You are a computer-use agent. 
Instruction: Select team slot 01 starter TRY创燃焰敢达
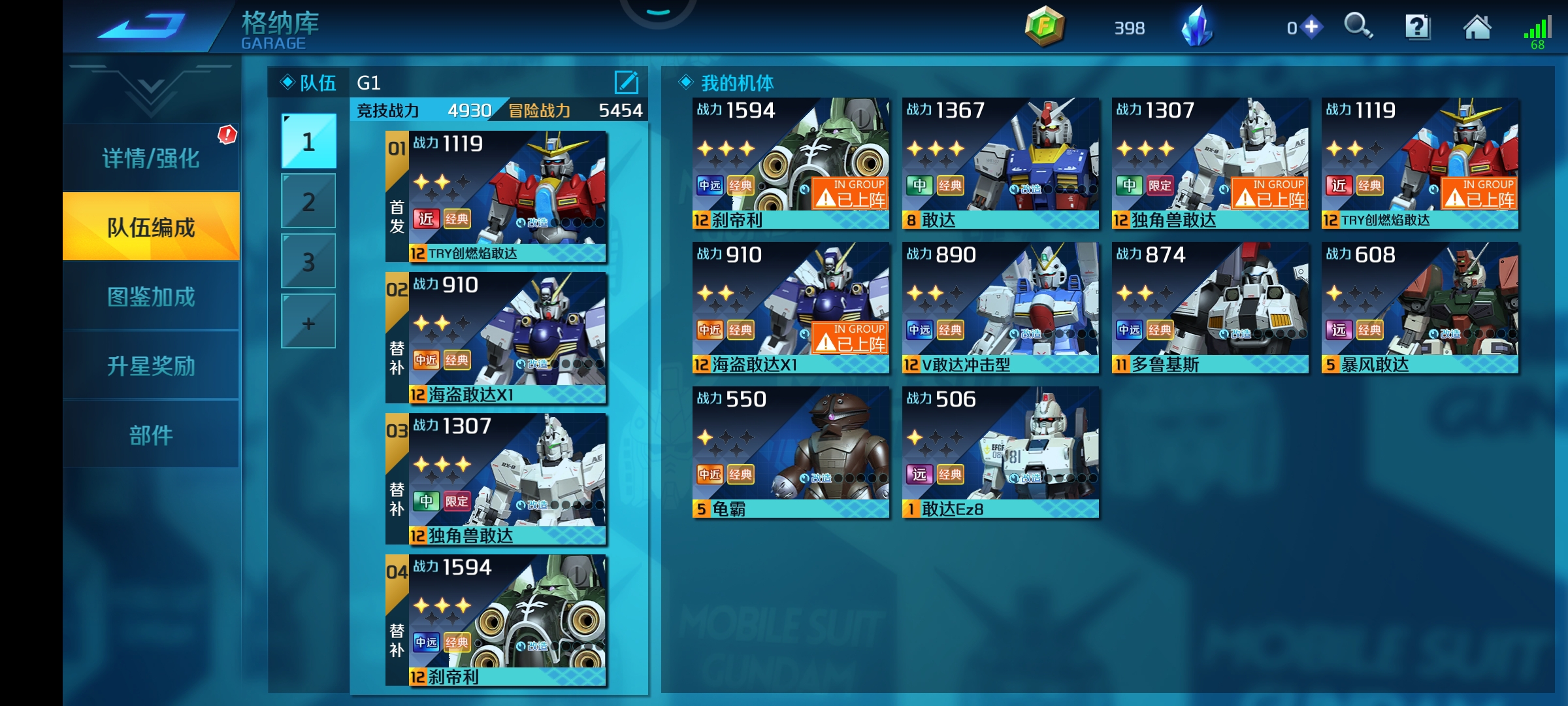coord(497,197)
